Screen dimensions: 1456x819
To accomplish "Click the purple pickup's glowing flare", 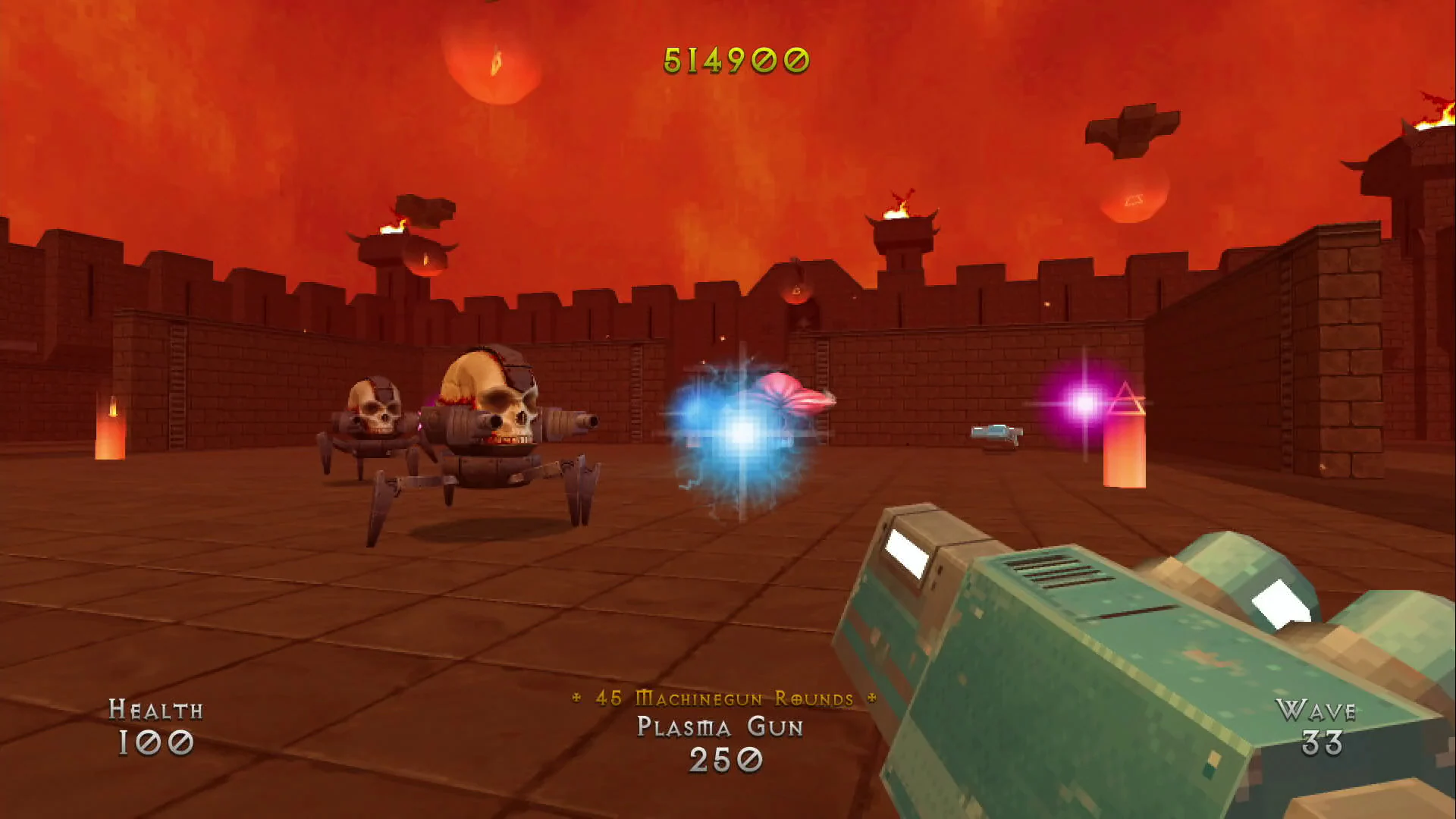I will tap(1083, 403).
